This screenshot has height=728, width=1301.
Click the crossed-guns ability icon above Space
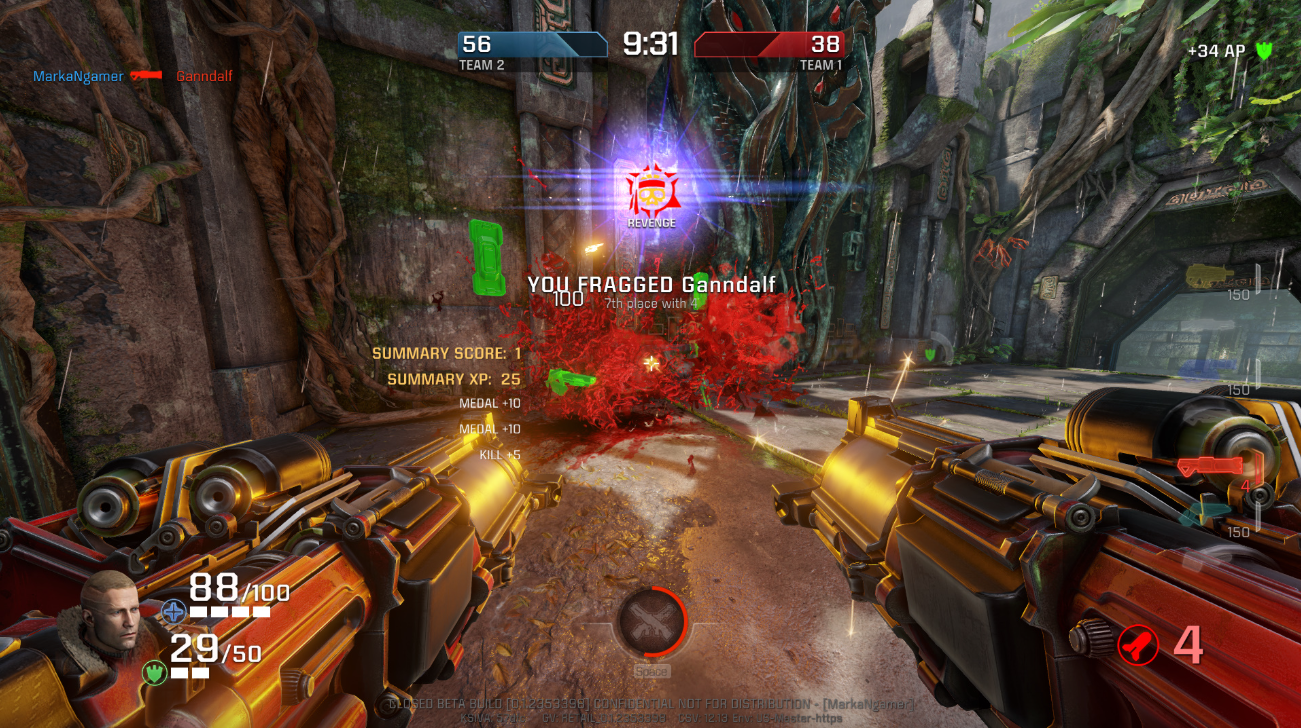point(651,622)
